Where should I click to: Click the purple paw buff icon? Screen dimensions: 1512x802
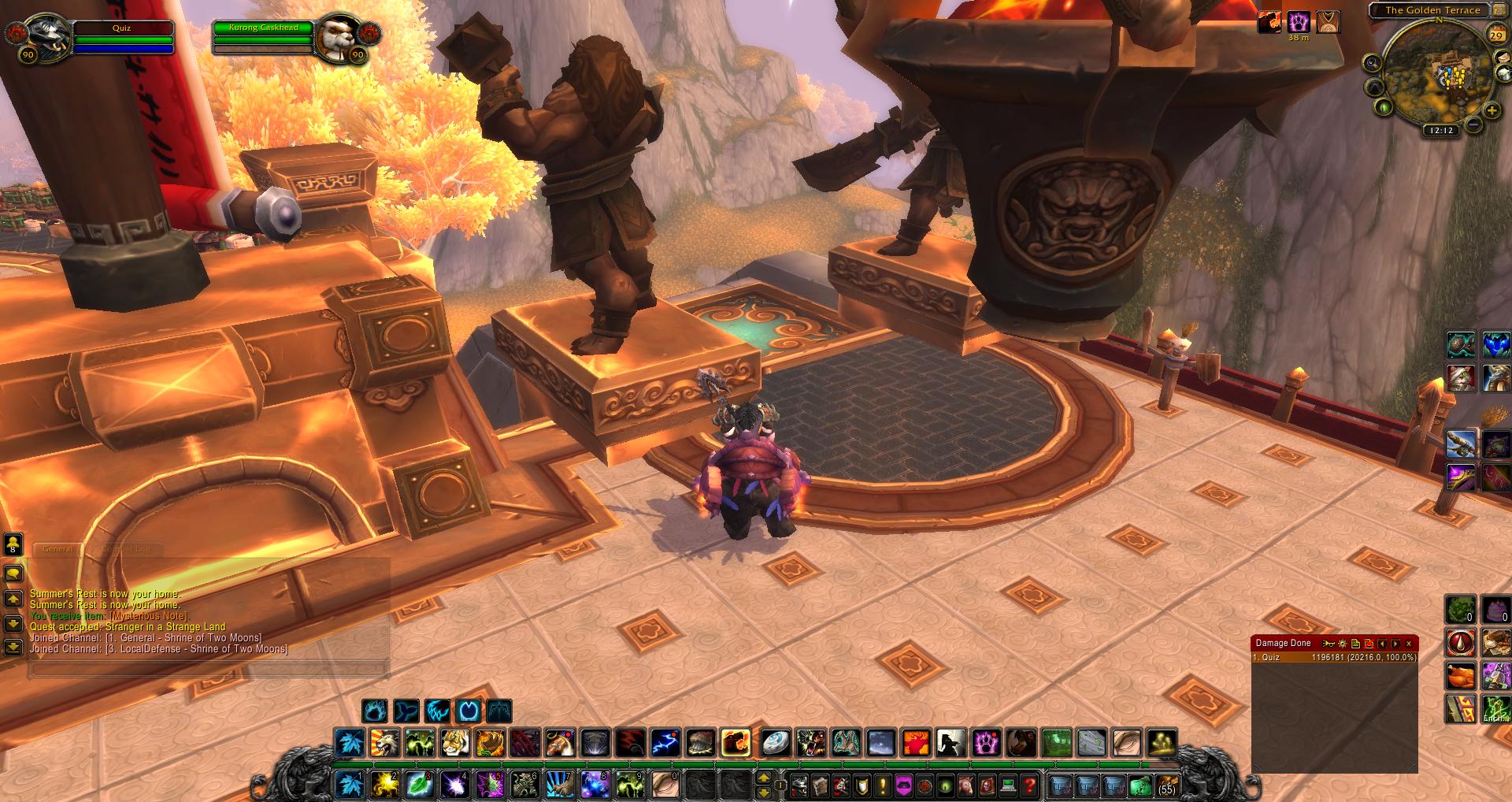[1298, 21]
